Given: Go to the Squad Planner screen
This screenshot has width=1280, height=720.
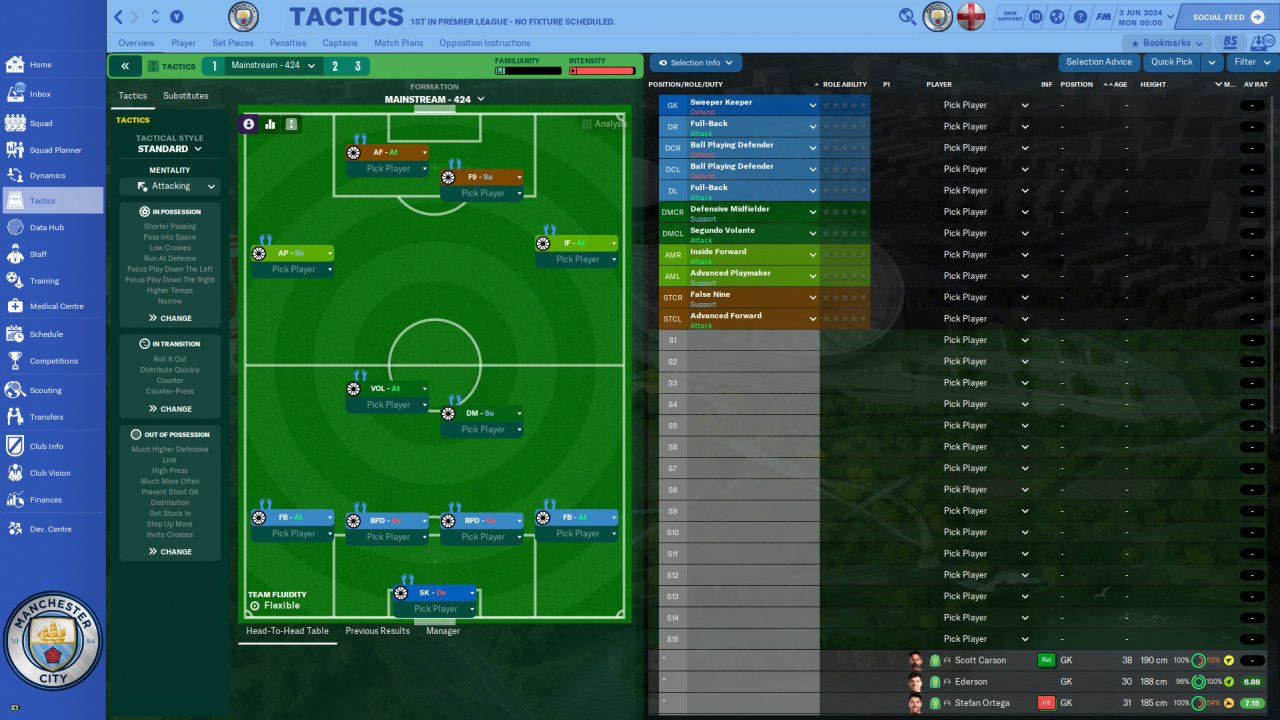Looking at the screenshot, I should [55, 150].
